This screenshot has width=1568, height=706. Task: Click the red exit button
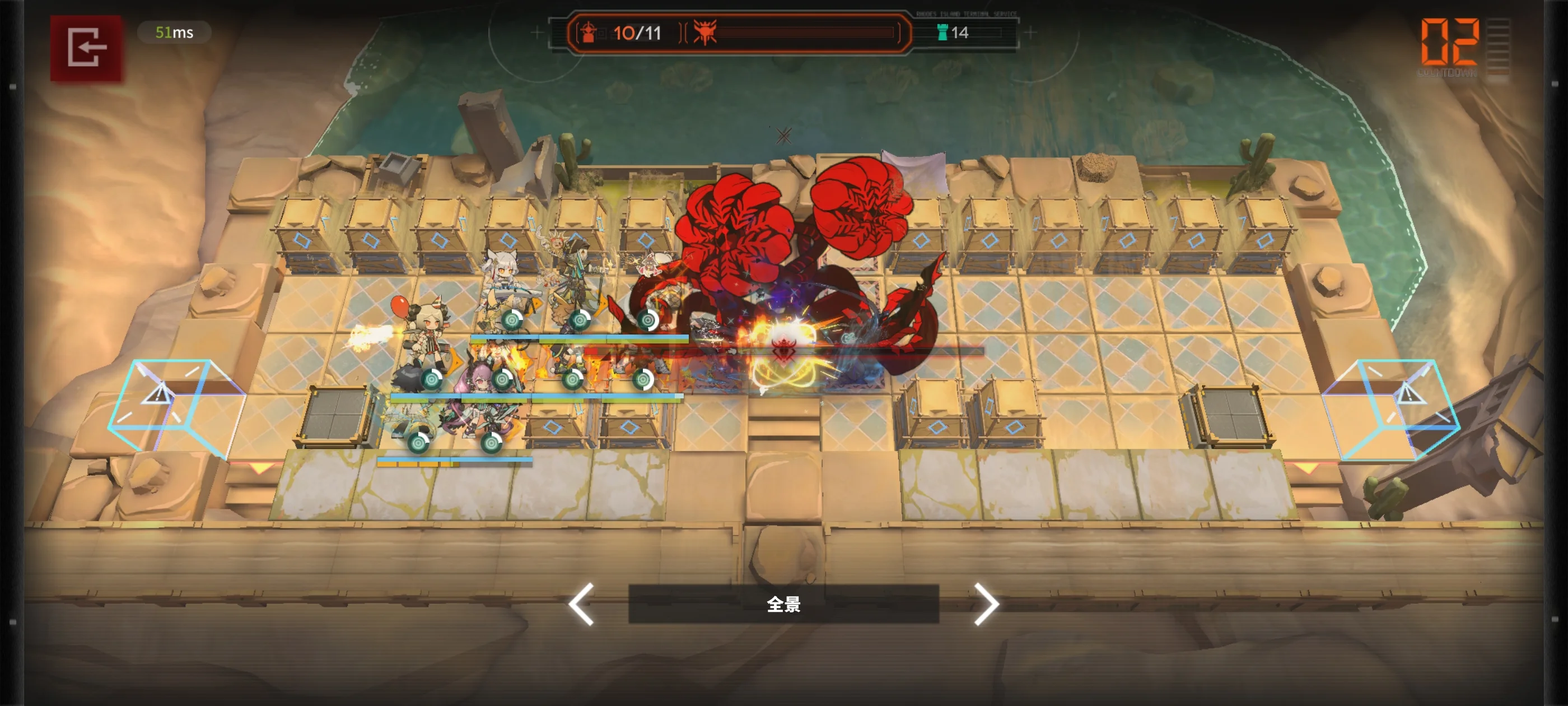click(x=86, y=48)
